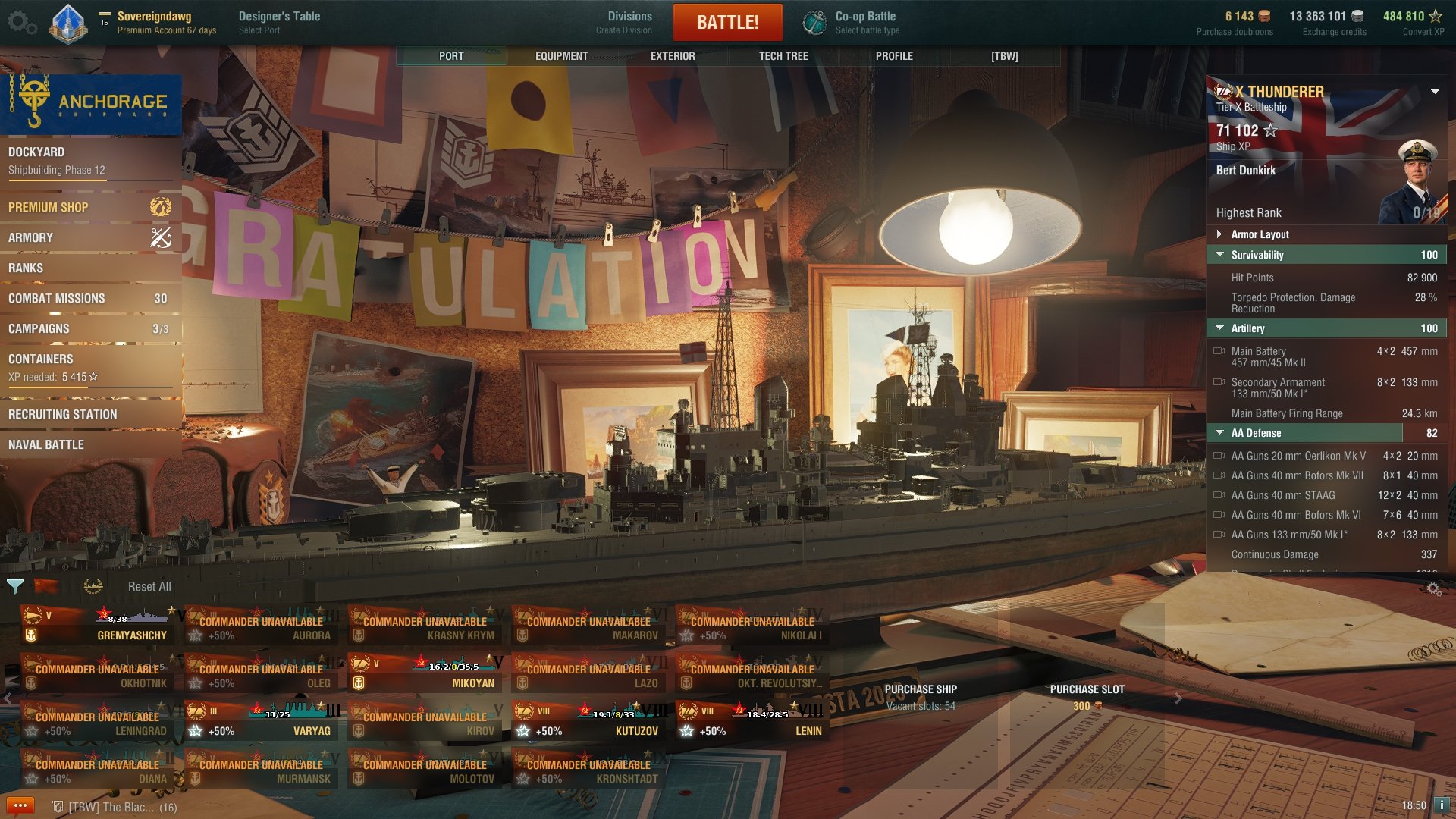Switch to the Equipment tab
Screen dimensions: 1456x819
tap(561, 56)
